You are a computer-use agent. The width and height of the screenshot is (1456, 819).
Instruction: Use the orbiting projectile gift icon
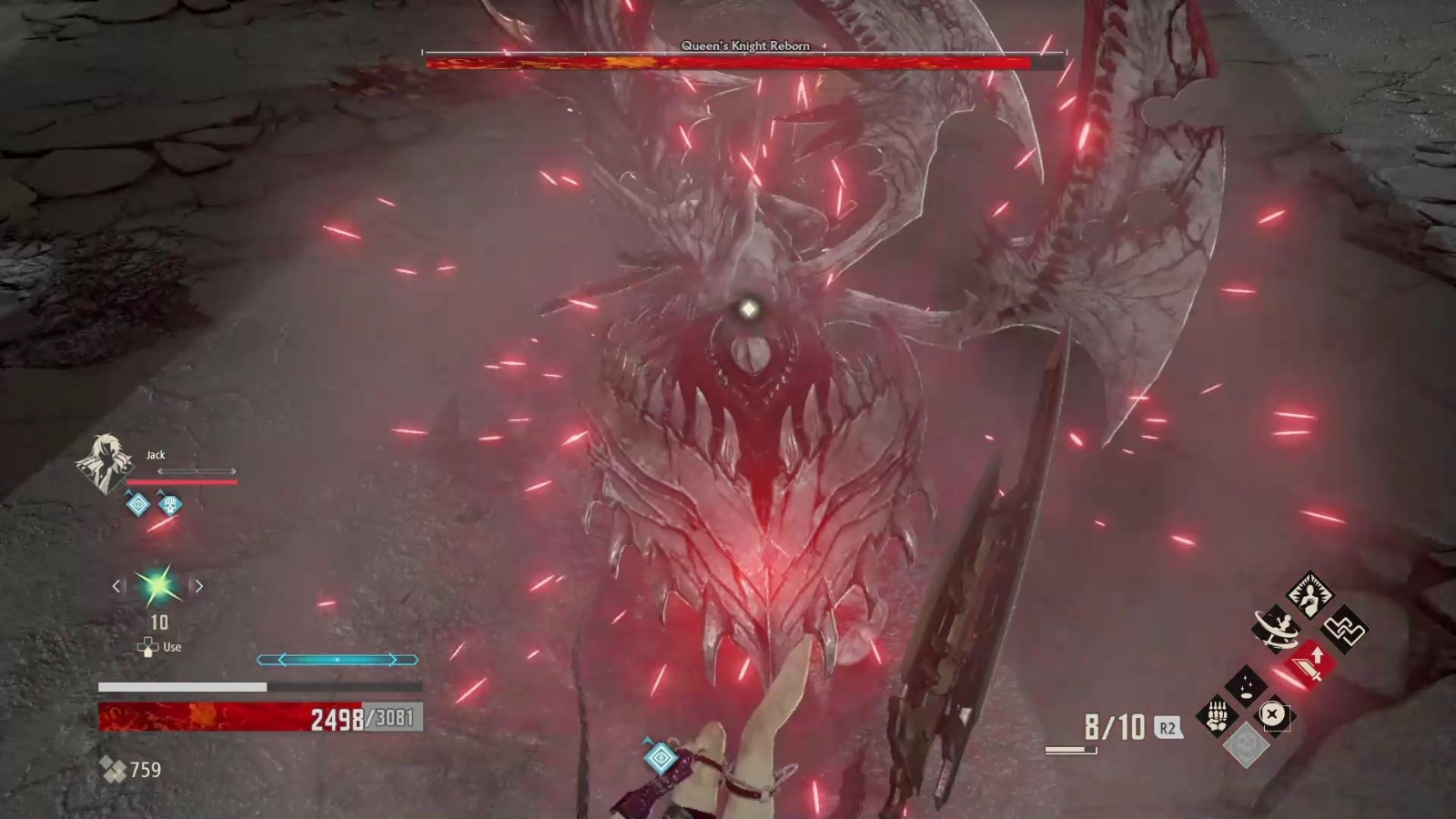1275,629
